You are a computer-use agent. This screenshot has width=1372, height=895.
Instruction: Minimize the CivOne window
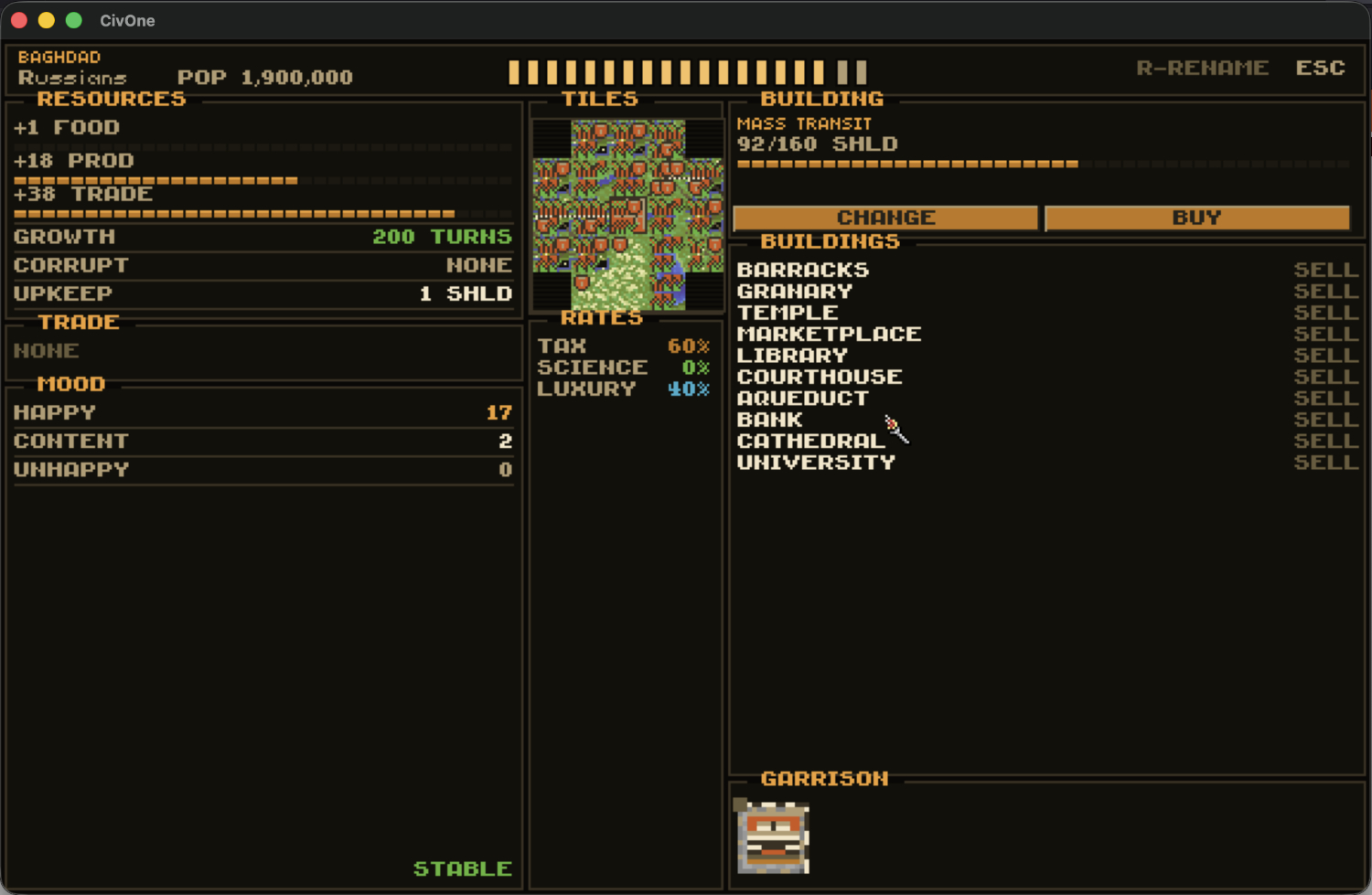point(47,20)
